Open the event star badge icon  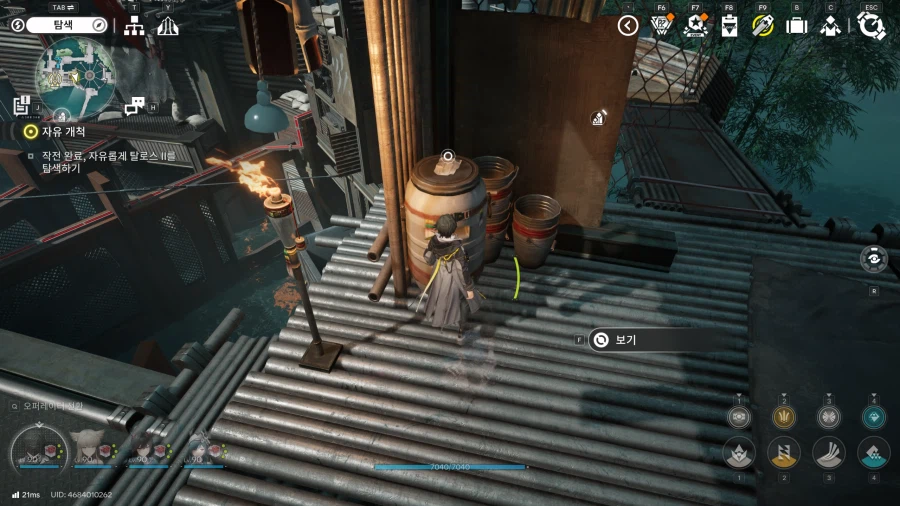(x=695, y=25)
